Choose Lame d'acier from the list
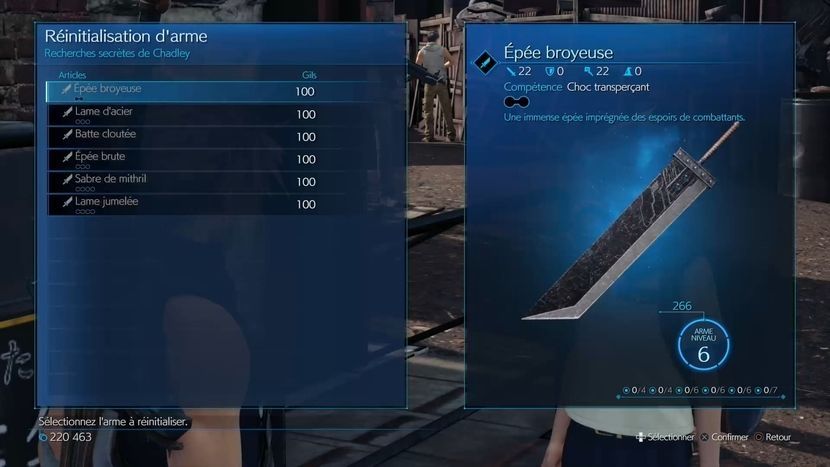Image resolution: width=830 pixels, height=467 pixels. click(180, 114)
